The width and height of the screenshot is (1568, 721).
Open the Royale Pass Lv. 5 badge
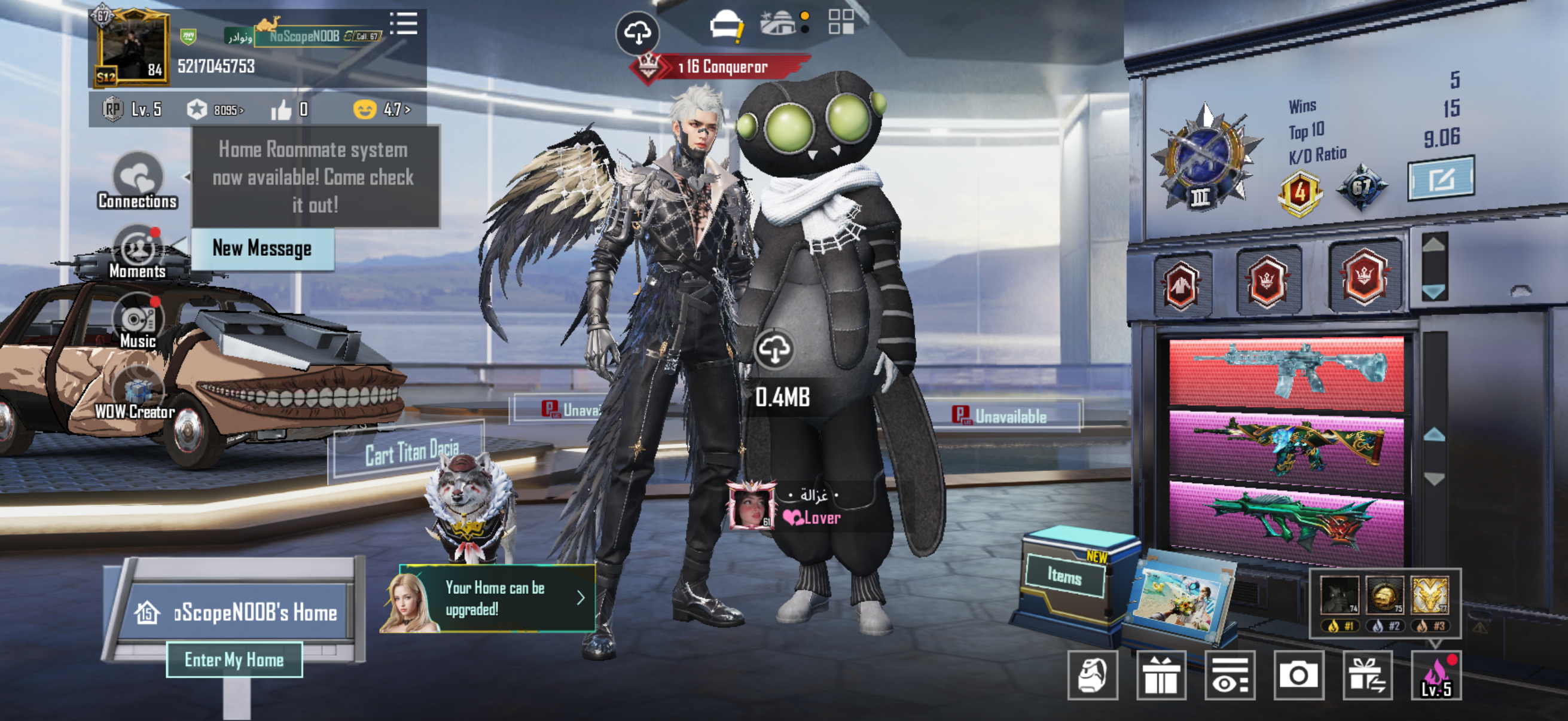pos(132,109)
